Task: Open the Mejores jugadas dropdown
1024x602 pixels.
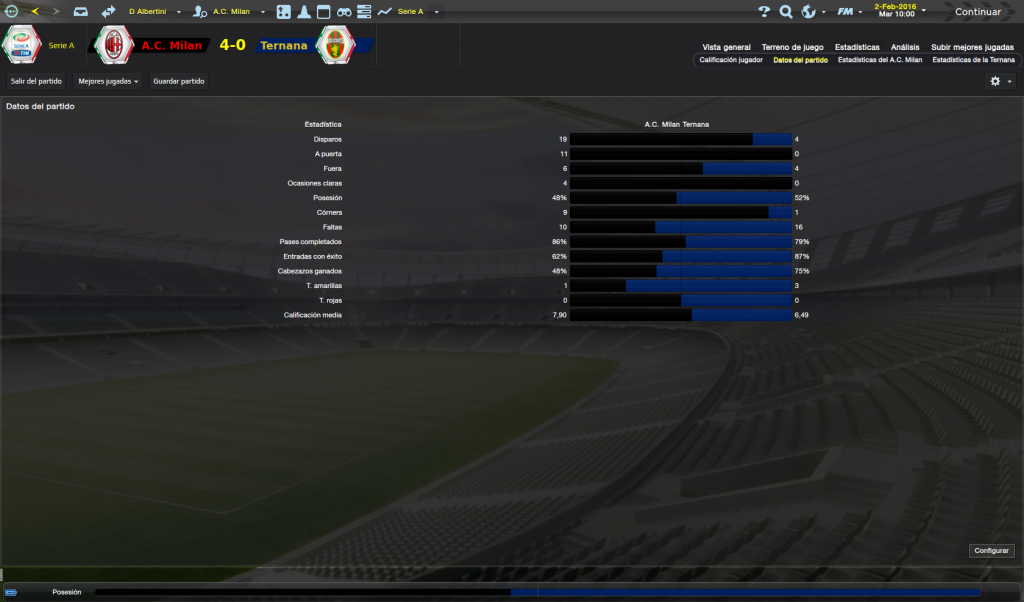Action: 108,81
